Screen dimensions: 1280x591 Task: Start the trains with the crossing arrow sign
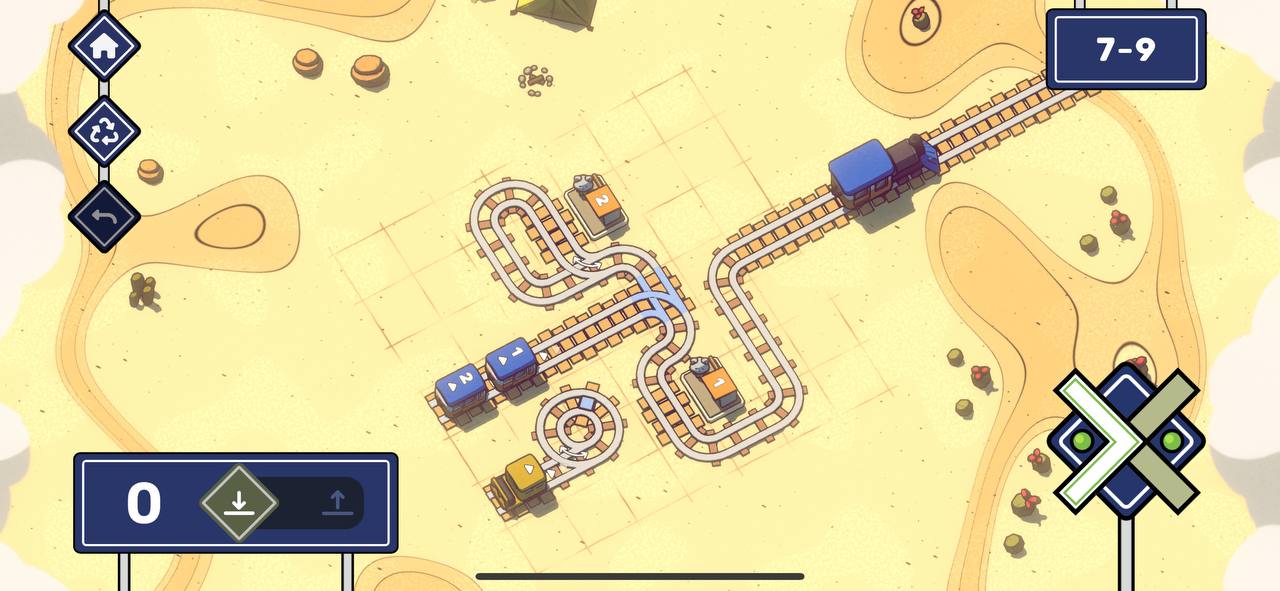[x=1125, y=441]
